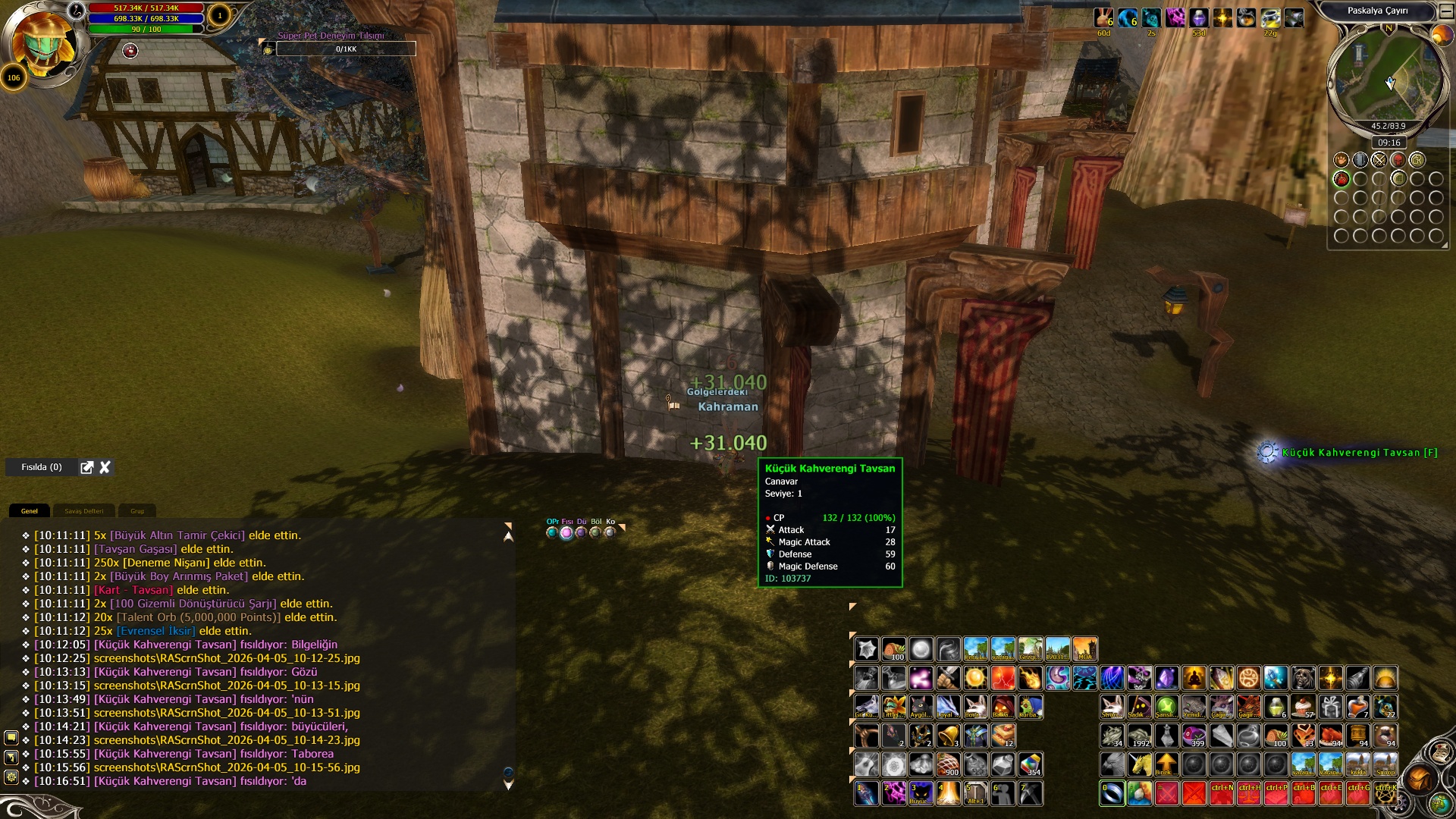Click the circular minimap
This screenshot has height=819, width=1456.
pos(1388,80)
